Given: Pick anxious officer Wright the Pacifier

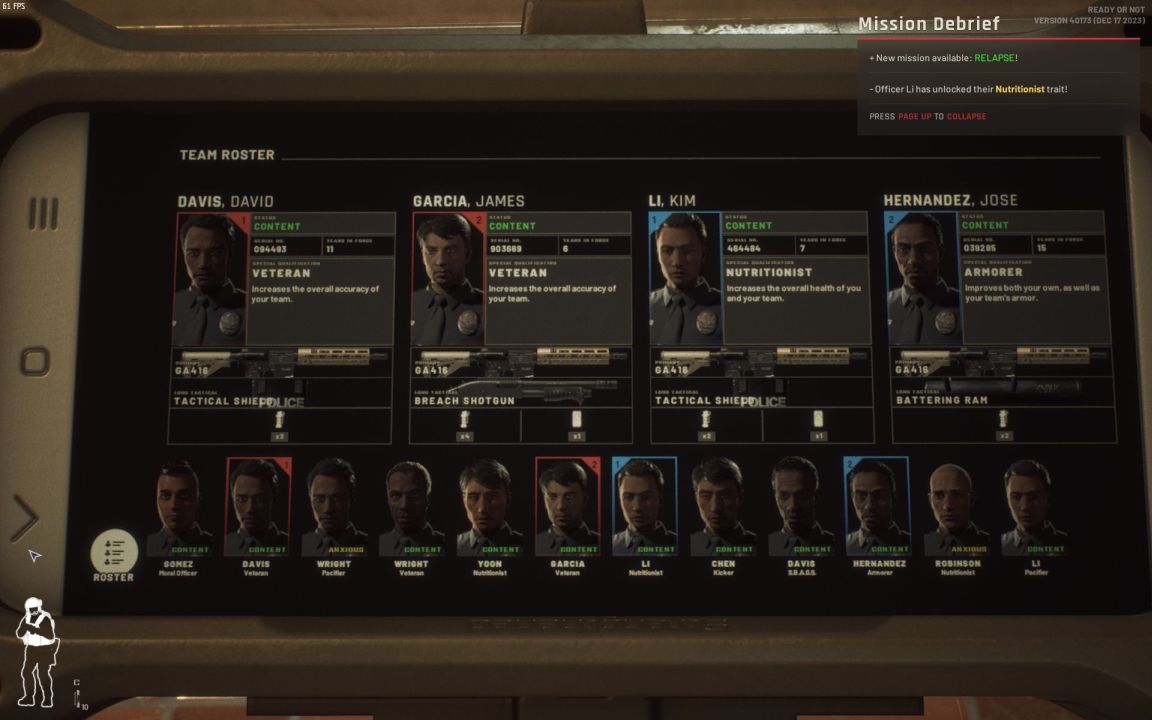Looking at the screenshot, I should pos(335,508).
